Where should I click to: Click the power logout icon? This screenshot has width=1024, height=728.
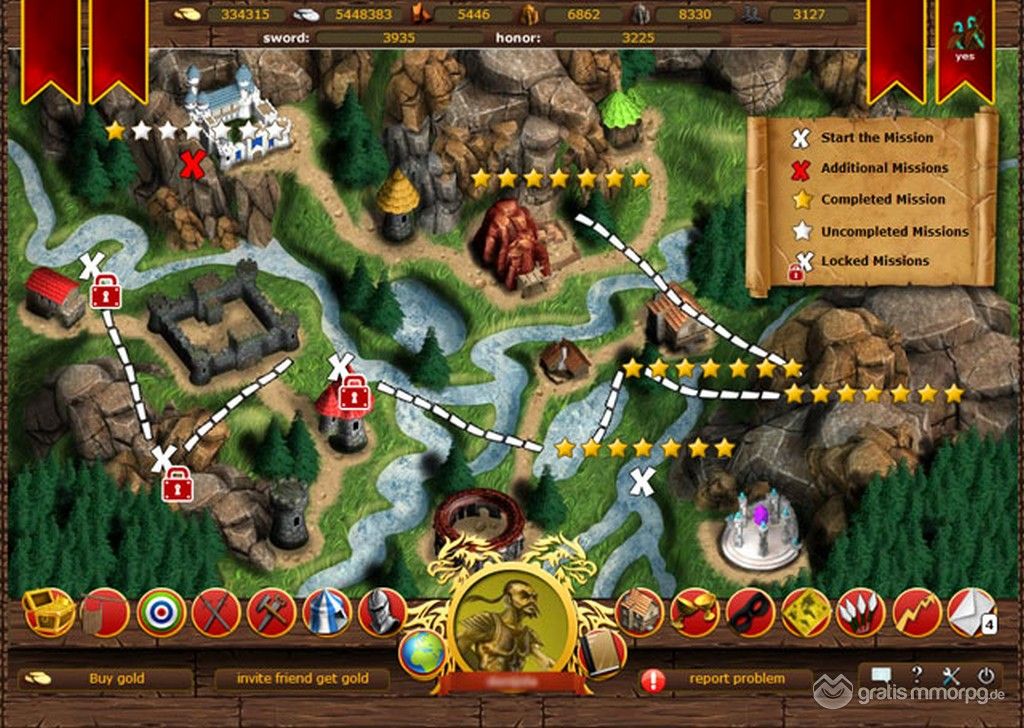point(986,676)
